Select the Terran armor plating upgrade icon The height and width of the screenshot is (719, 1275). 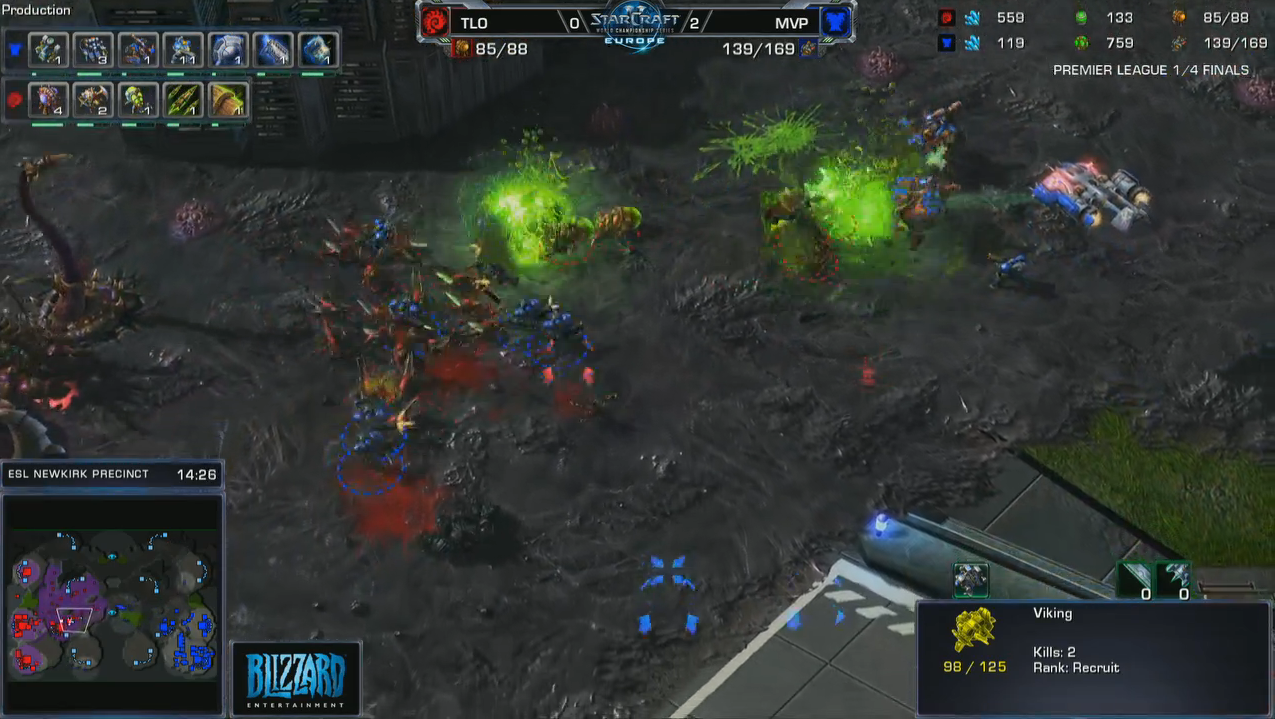(228, 50)
